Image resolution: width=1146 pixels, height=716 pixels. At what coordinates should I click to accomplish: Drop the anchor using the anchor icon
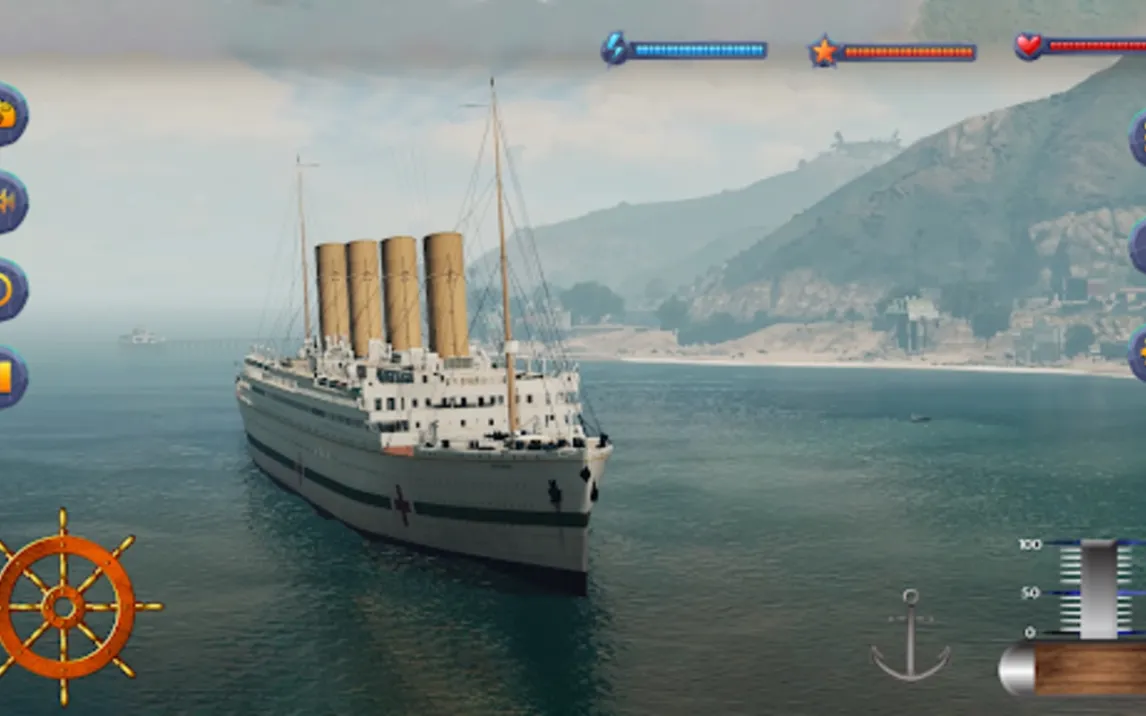pyautogui.click(x=910, y=635)
